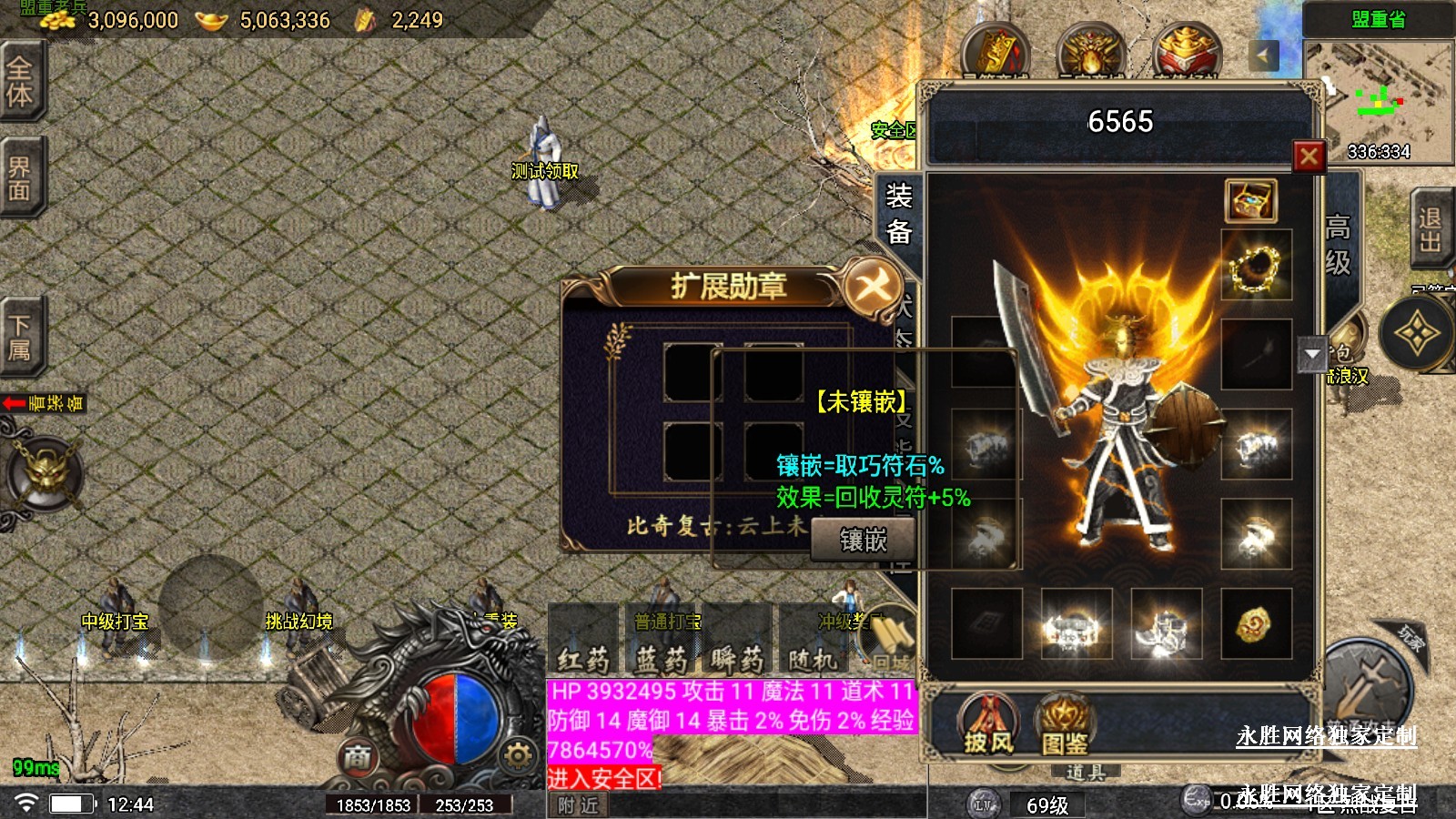Open the 界面 interface side button
Viewport: 1456px width, 819px height.
coord(19,177)
